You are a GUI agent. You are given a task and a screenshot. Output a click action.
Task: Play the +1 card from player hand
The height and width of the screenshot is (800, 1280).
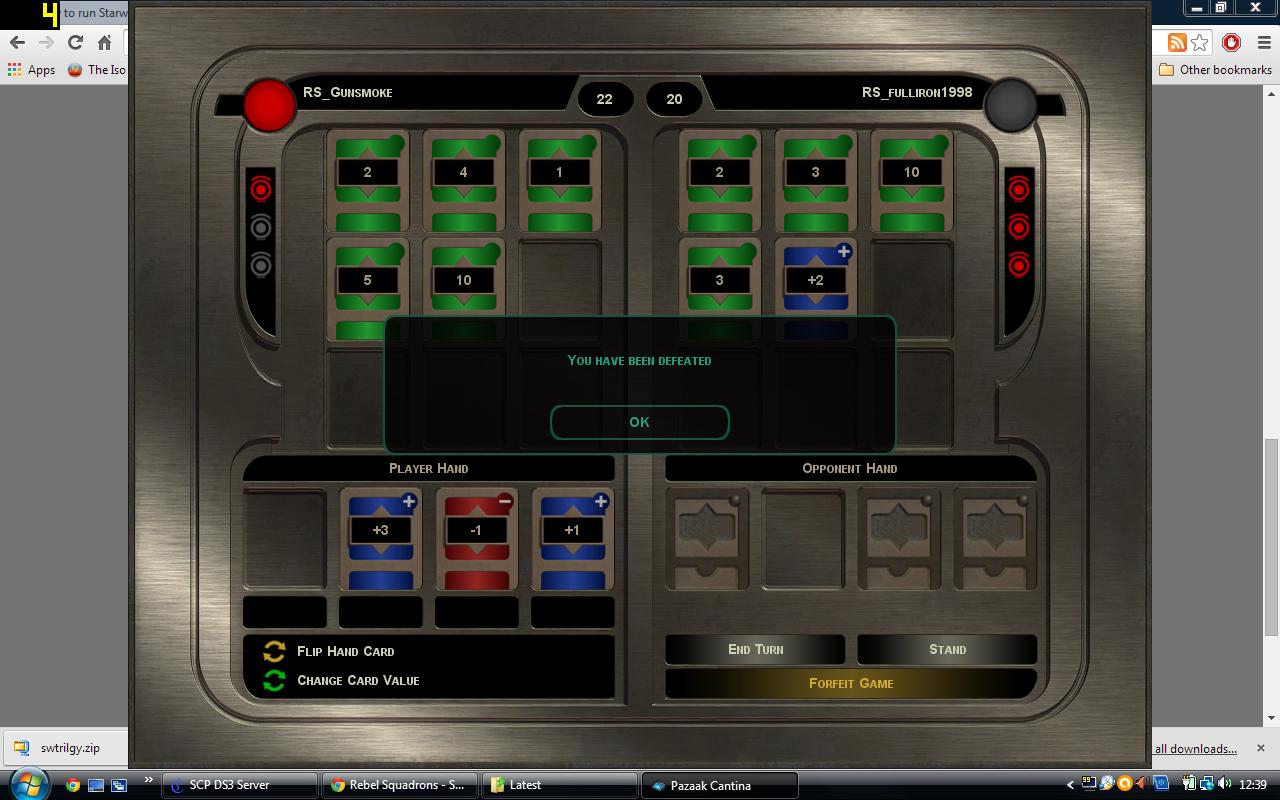(x=572, y=538)
